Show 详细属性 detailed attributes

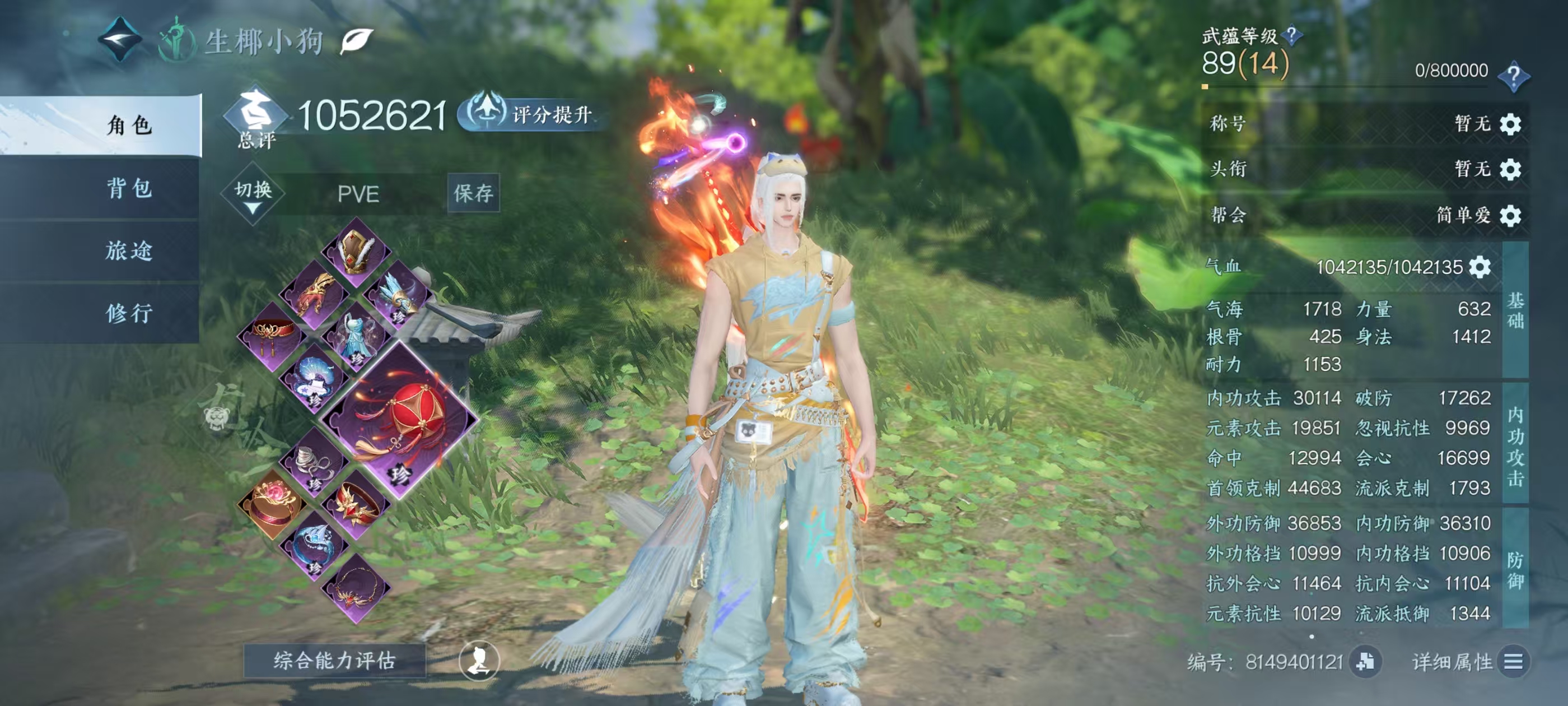pos(1513,662)
